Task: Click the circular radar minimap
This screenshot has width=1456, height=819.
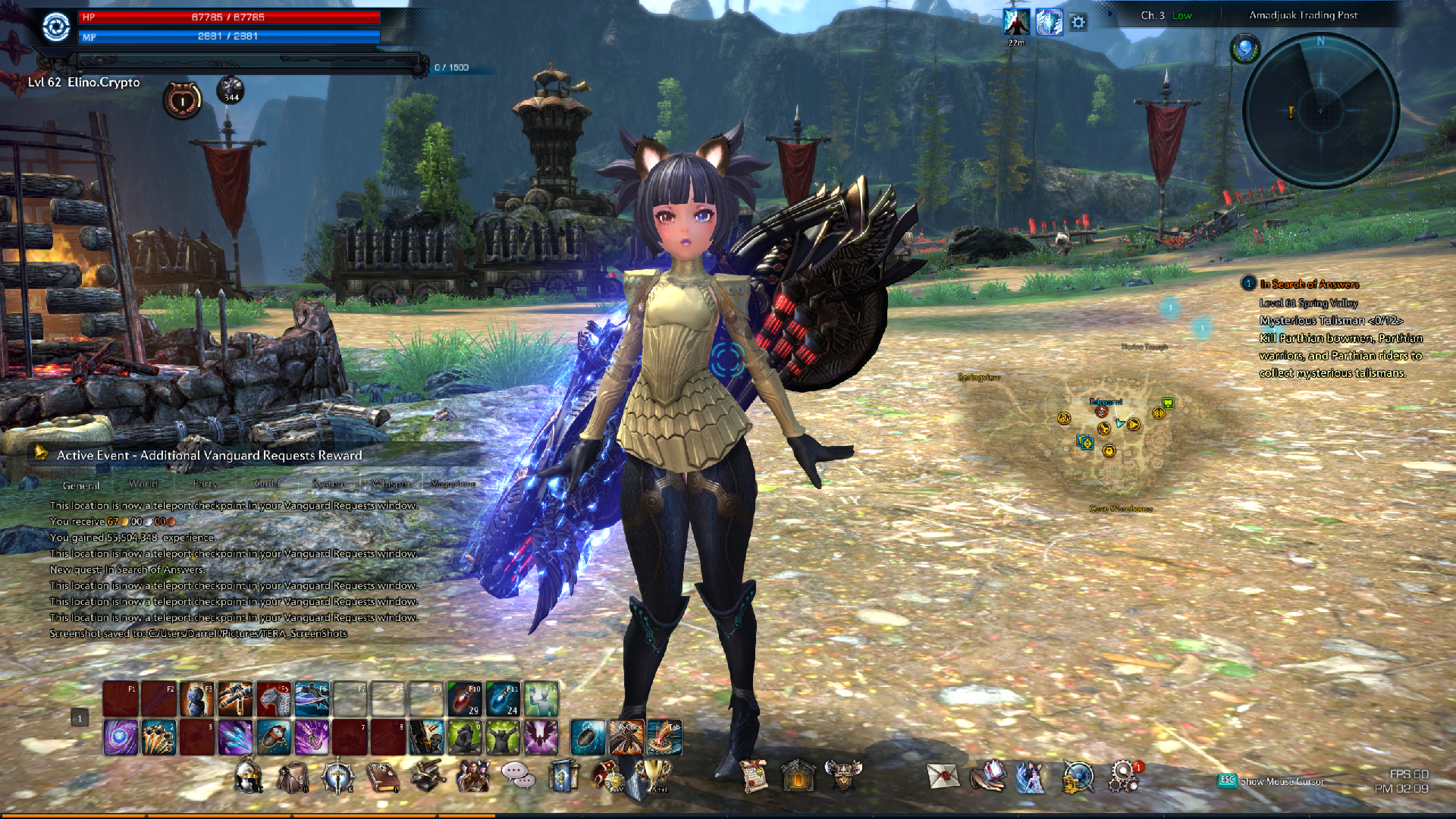Action: point(1320,111)
